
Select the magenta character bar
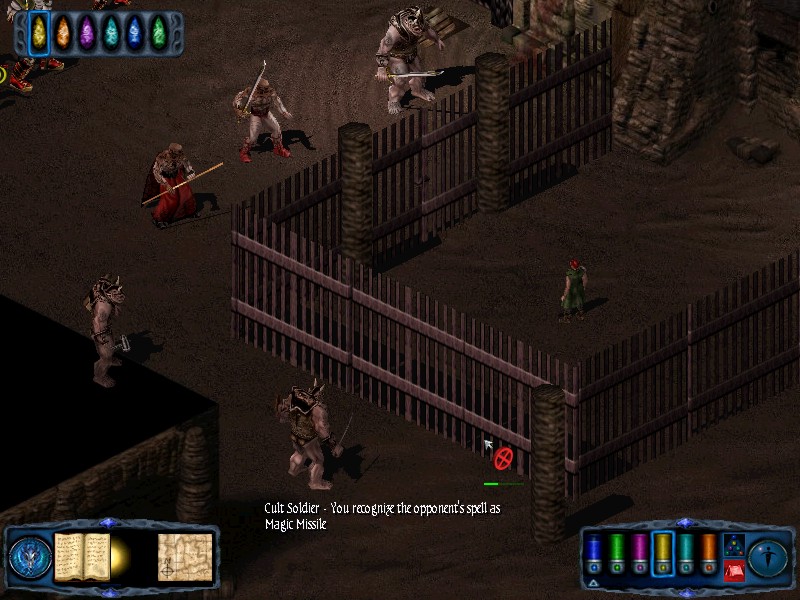640,553
